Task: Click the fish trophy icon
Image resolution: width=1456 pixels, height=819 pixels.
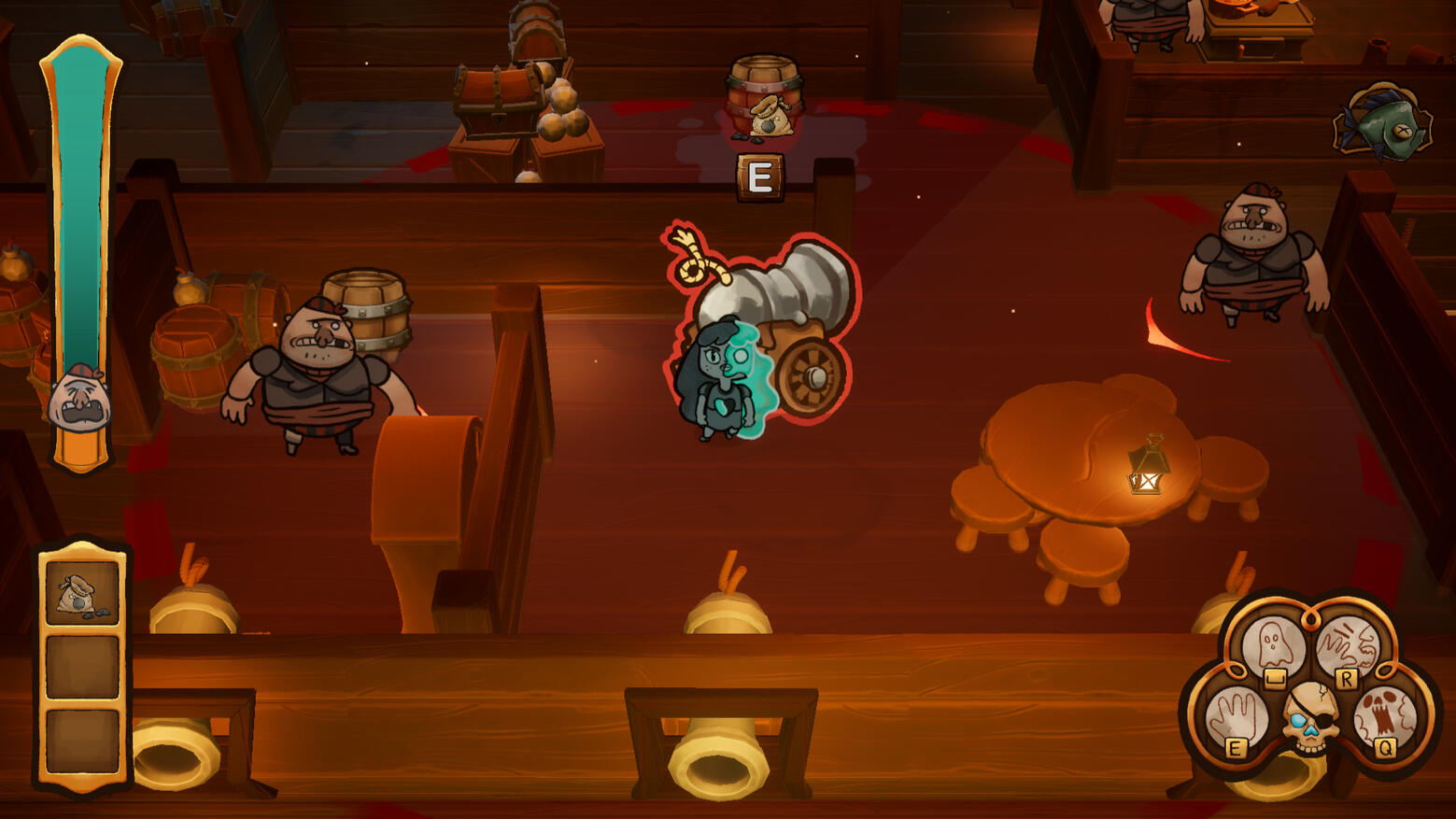Action: coord(1383,124)
